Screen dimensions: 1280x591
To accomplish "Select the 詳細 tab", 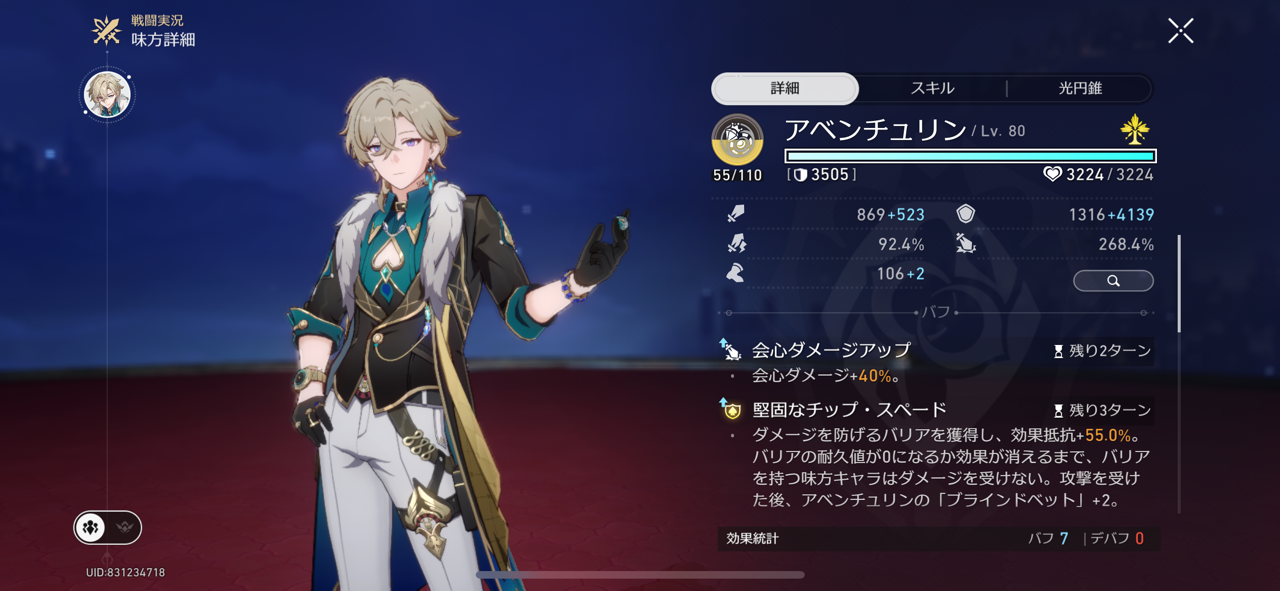I will [x=785, y=88].
